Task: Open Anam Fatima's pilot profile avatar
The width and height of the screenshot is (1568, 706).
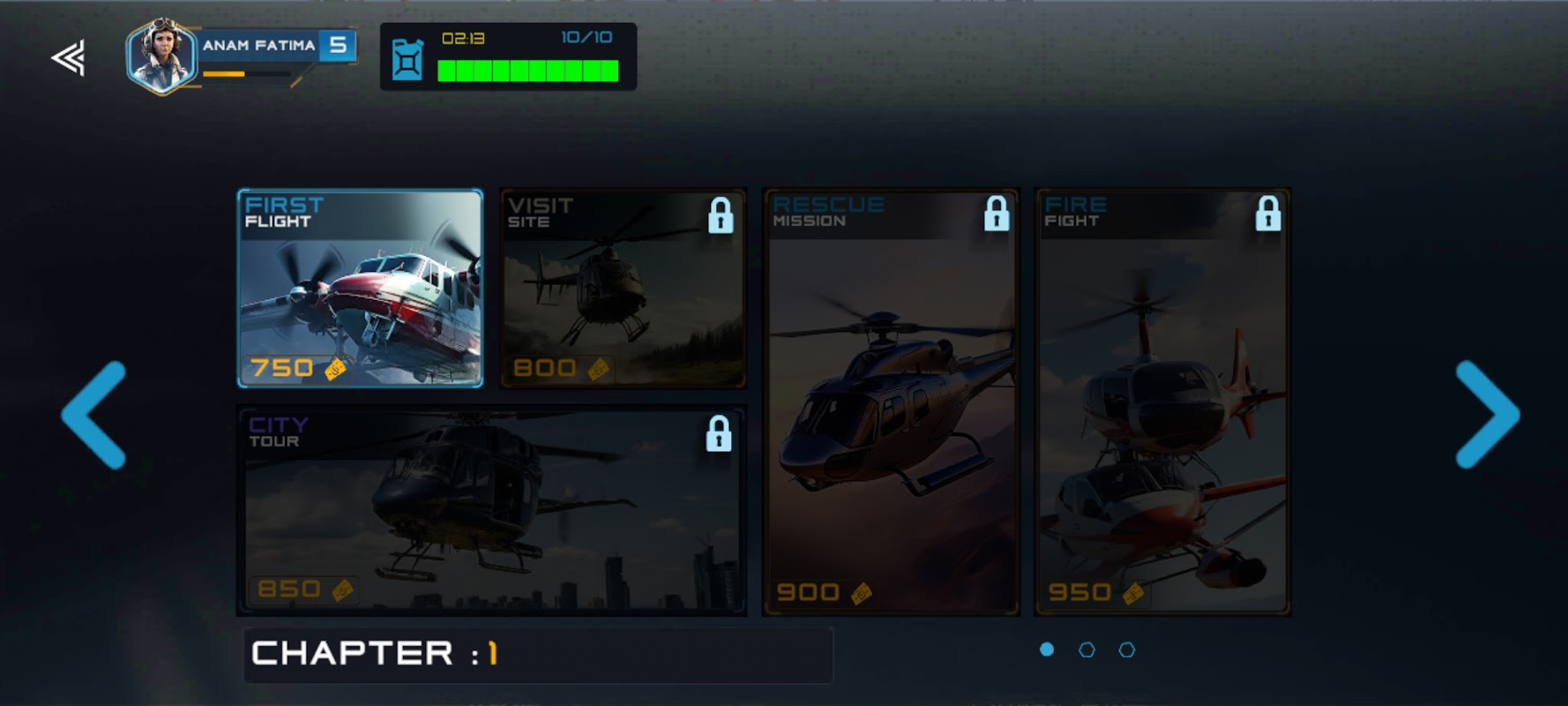Action: point(161,55)
